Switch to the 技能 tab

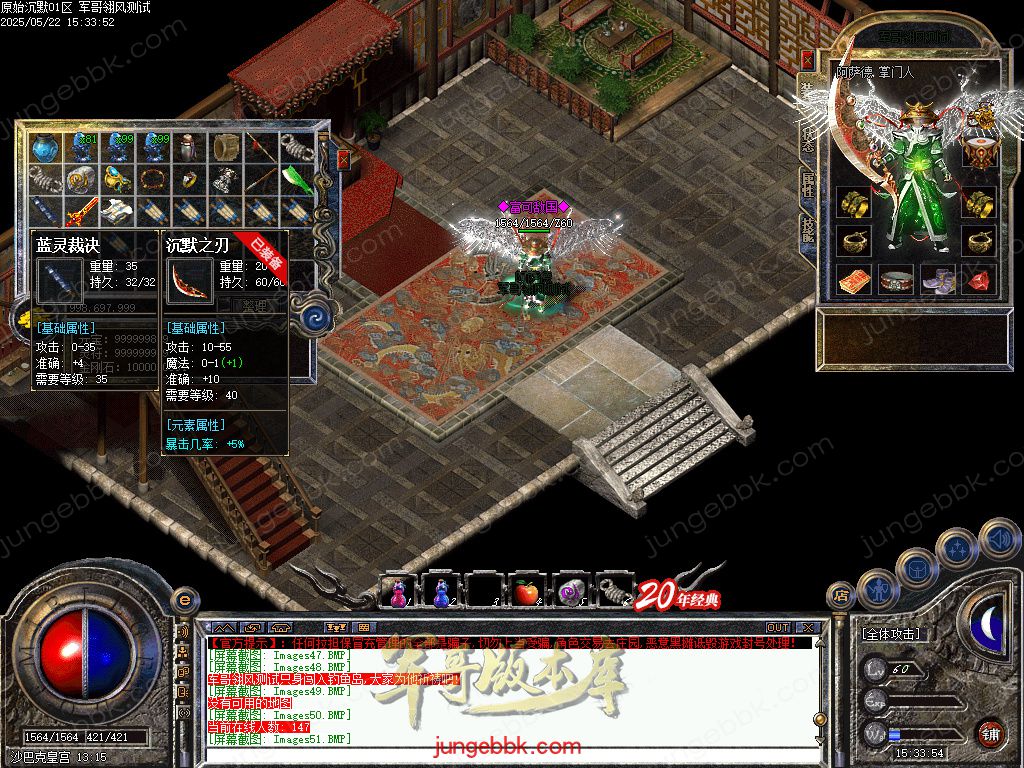pos(807,232)
